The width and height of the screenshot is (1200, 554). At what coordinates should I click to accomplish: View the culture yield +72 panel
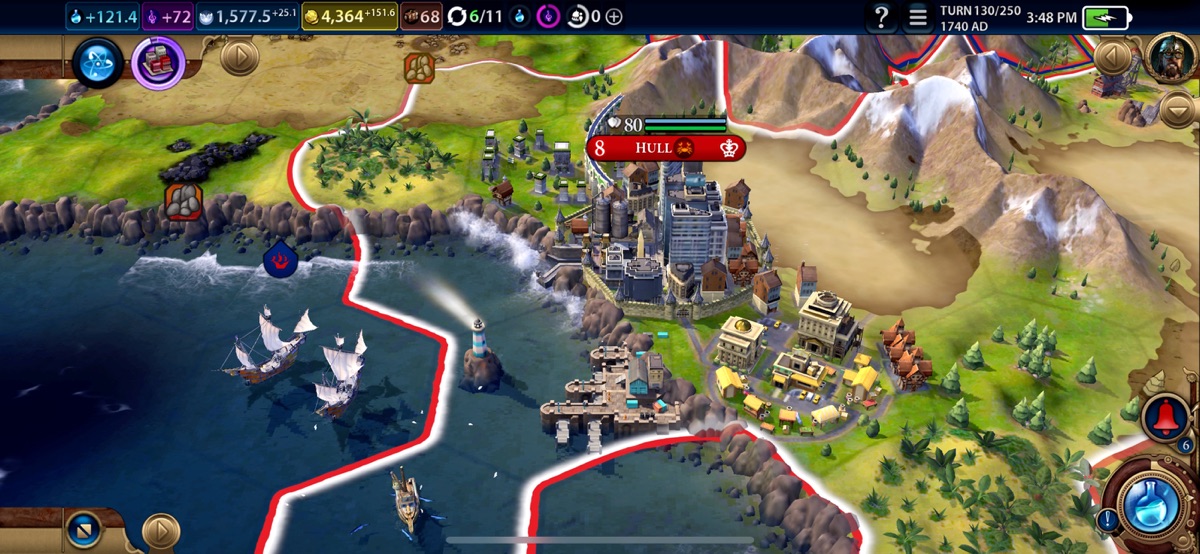[x=168, y=16]
